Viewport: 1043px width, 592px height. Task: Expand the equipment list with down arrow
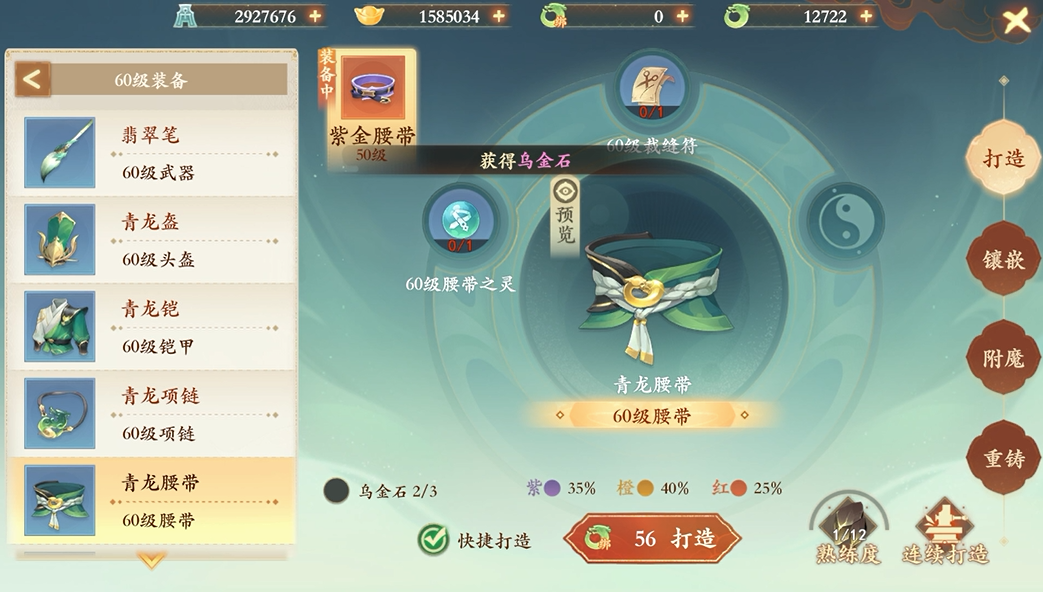(x=151, y=561)
